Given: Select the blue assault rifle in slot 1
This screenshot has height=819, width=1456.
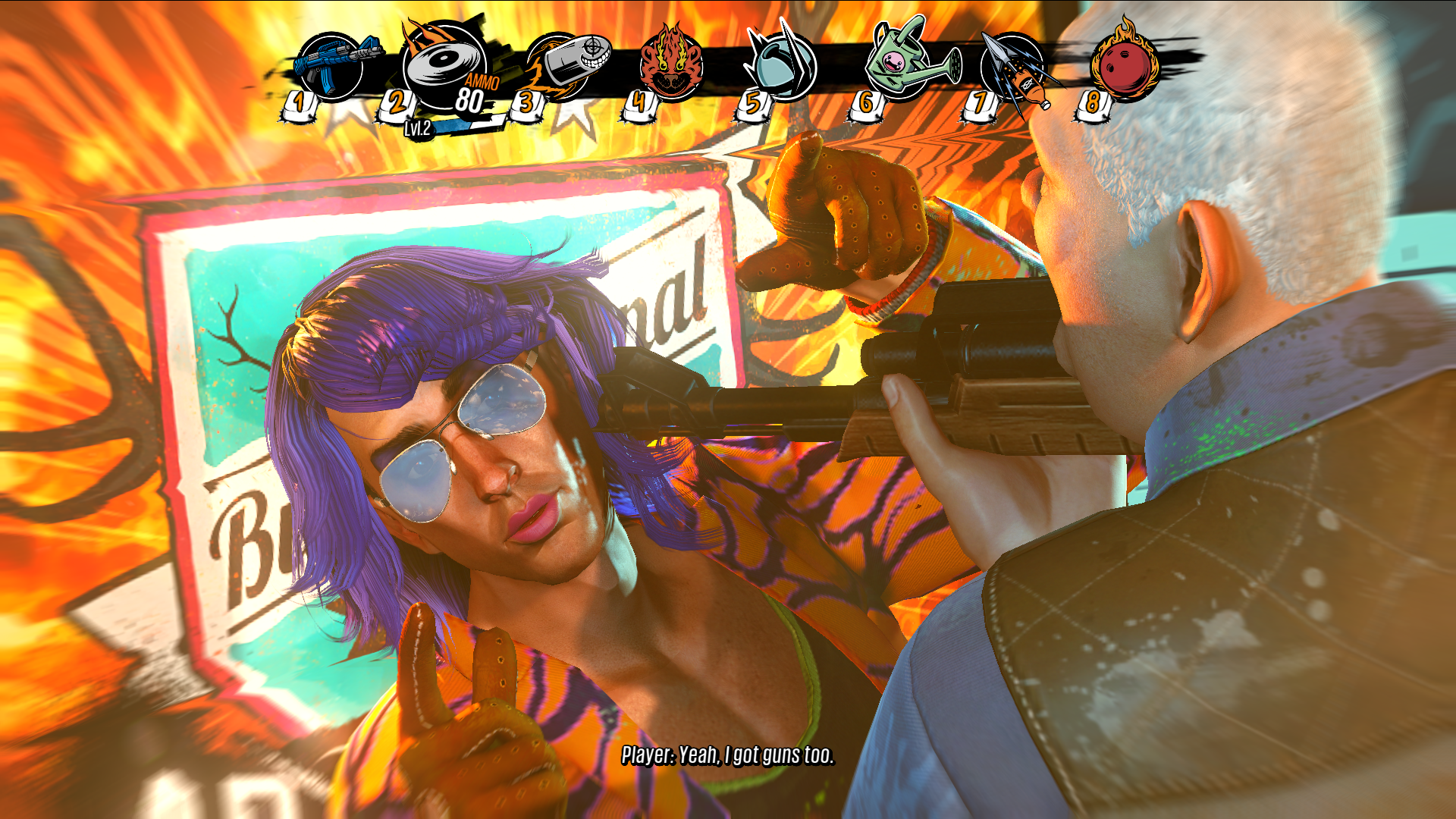Looking at the screenshot, I should click(x=330, y=64).
